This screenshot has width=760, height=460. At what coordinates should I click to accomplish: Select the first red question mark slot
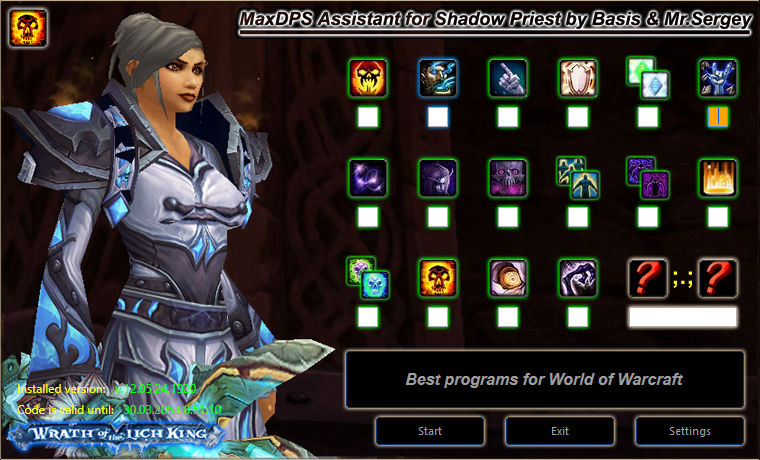coord(647,277)
